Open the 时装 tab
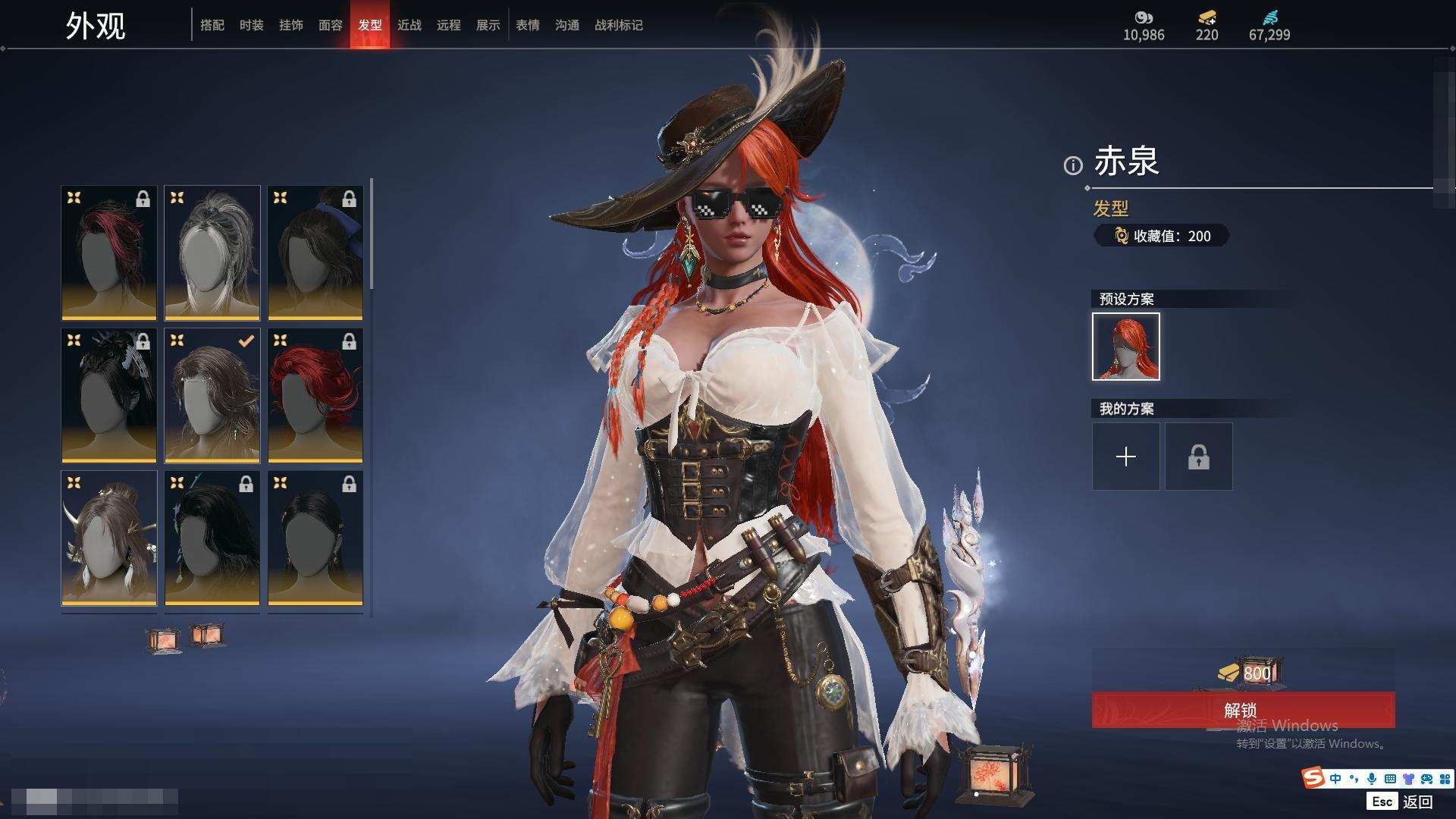The height and width of the screenshot is (819, 1456). click(252, 25)
